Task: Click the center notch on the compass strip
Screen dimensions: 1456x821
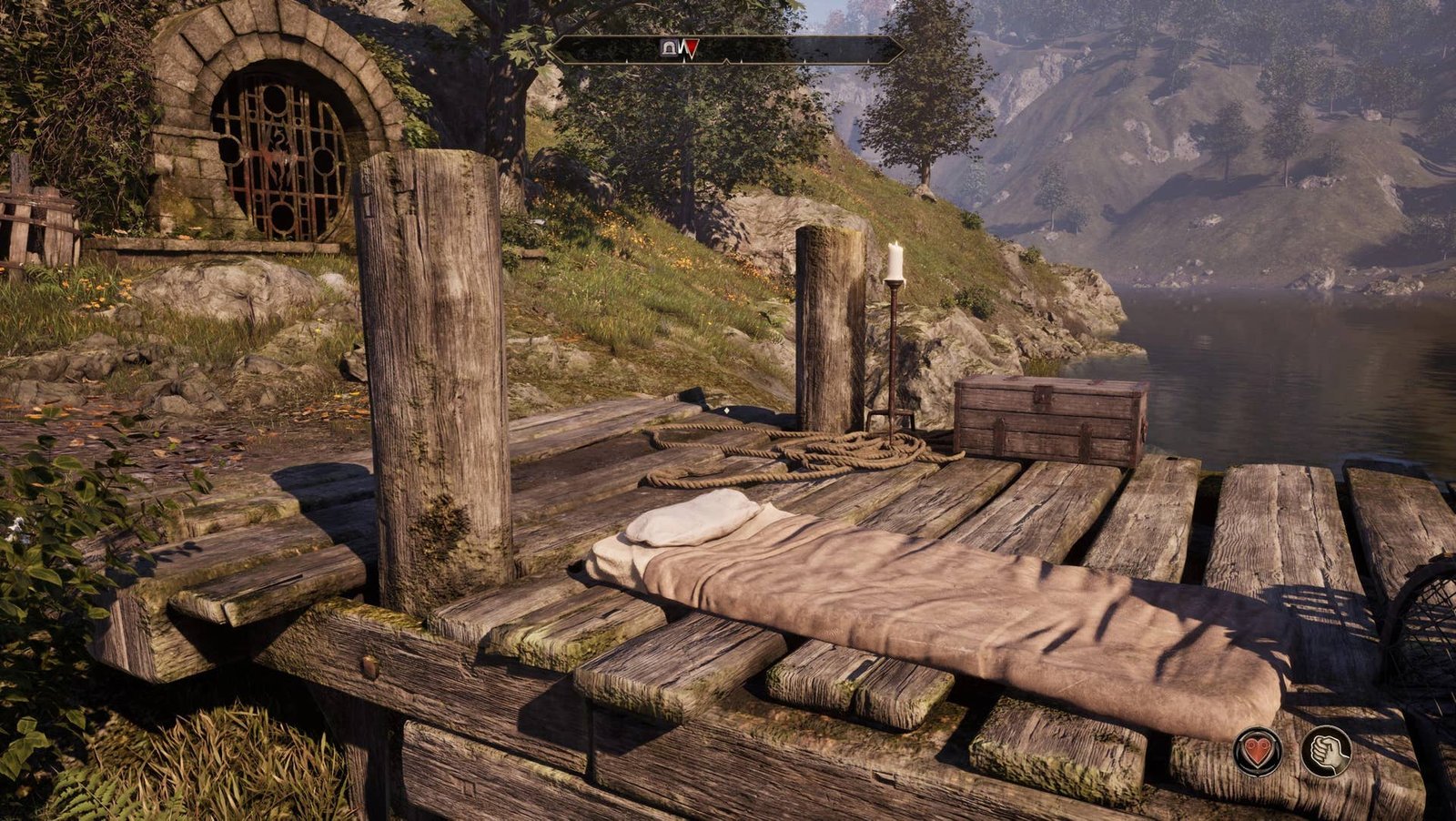Action: [x=727, y=60]
